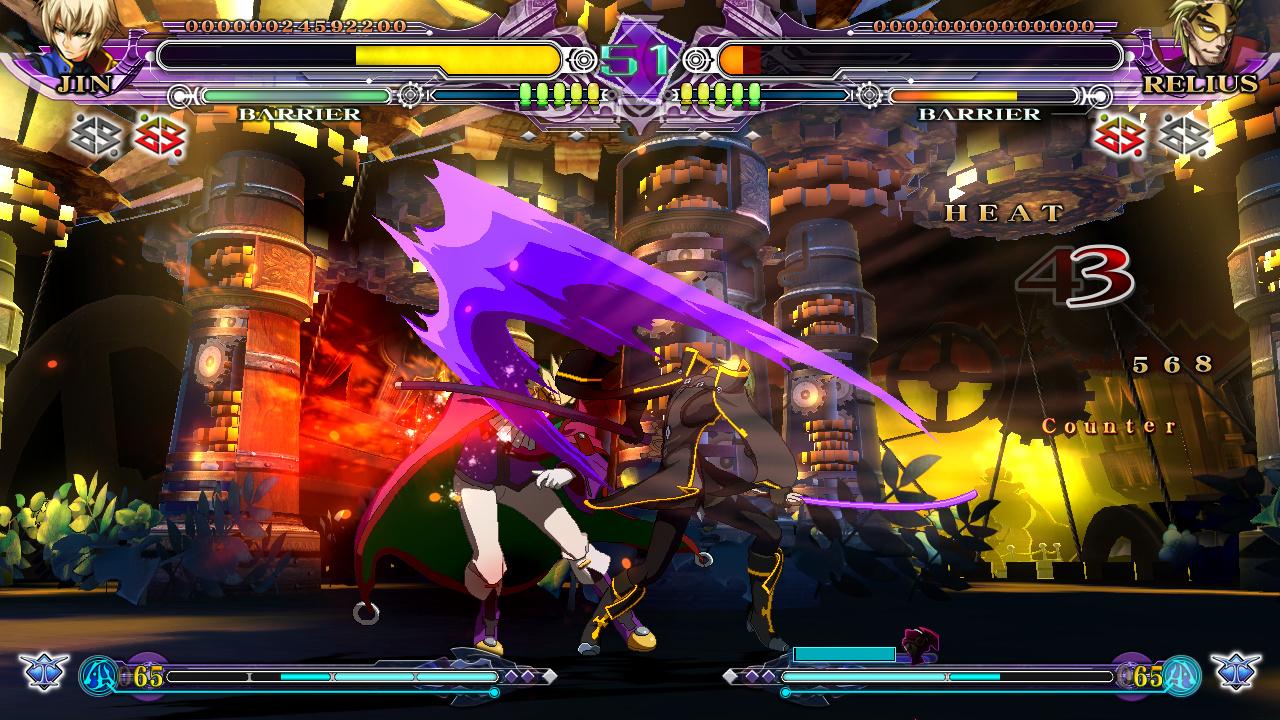
Task: Toggle the green pip above Relius's red Burst icon
Action: [x=1103, y=116]
